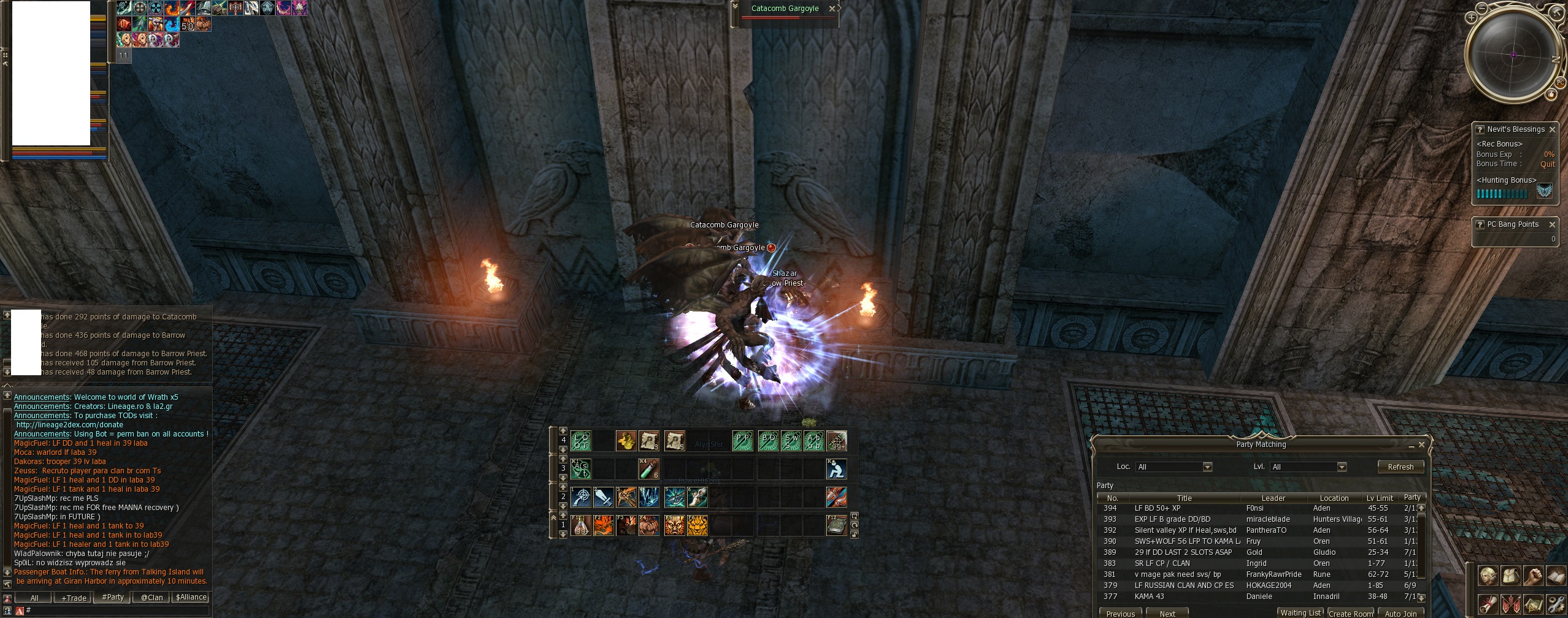Click Auto Join in Party Matching
This screenshot has width=1568, height=618.
coord(1401,613)
